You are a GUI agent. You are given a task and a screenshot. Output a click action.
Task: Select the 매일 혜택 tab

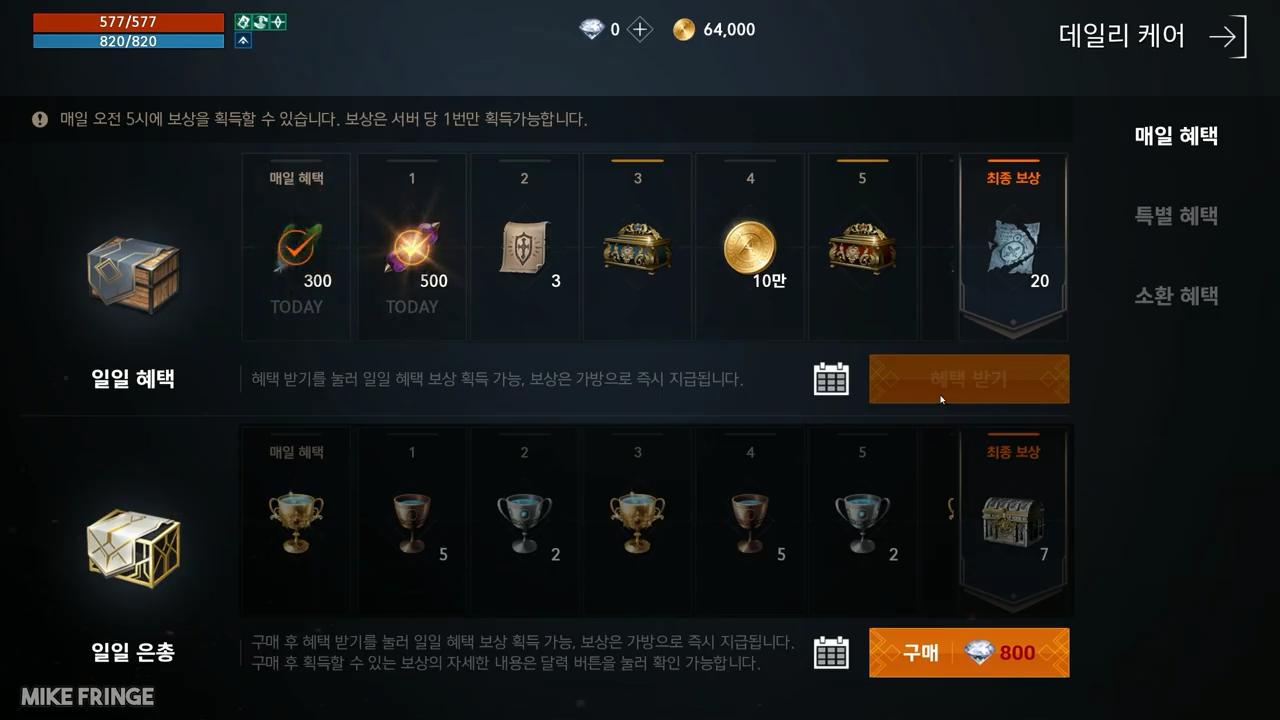[x=1175, y=136]
